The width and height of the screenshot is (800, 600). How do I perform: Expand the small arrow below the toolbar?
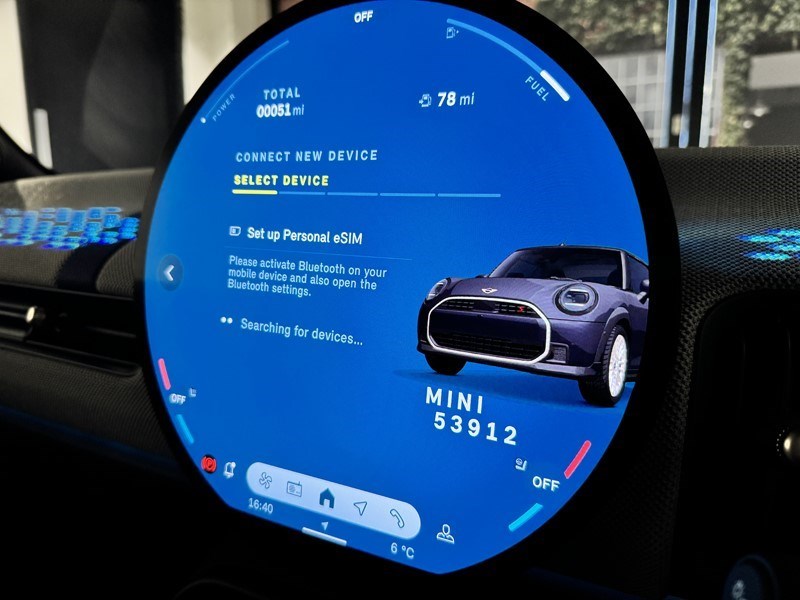tap(324, 526)
